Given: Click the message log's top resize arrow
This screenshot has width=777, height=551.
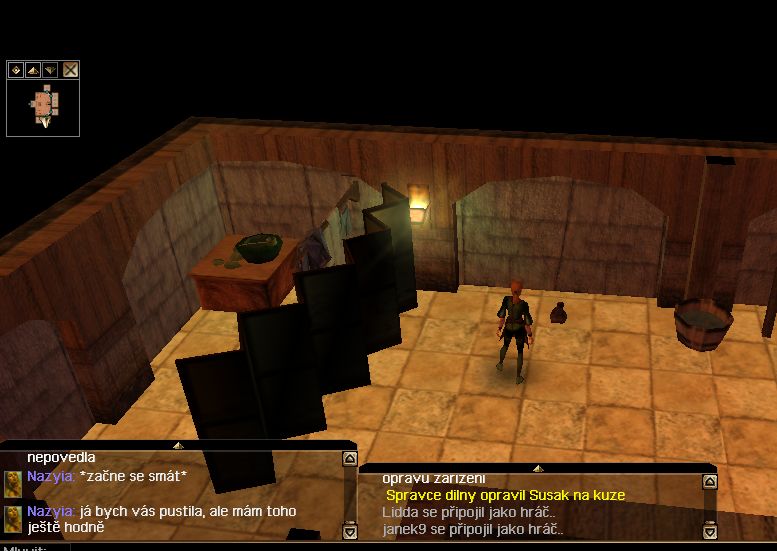Looking at the screenshot, I should click(x=537, y=468).
